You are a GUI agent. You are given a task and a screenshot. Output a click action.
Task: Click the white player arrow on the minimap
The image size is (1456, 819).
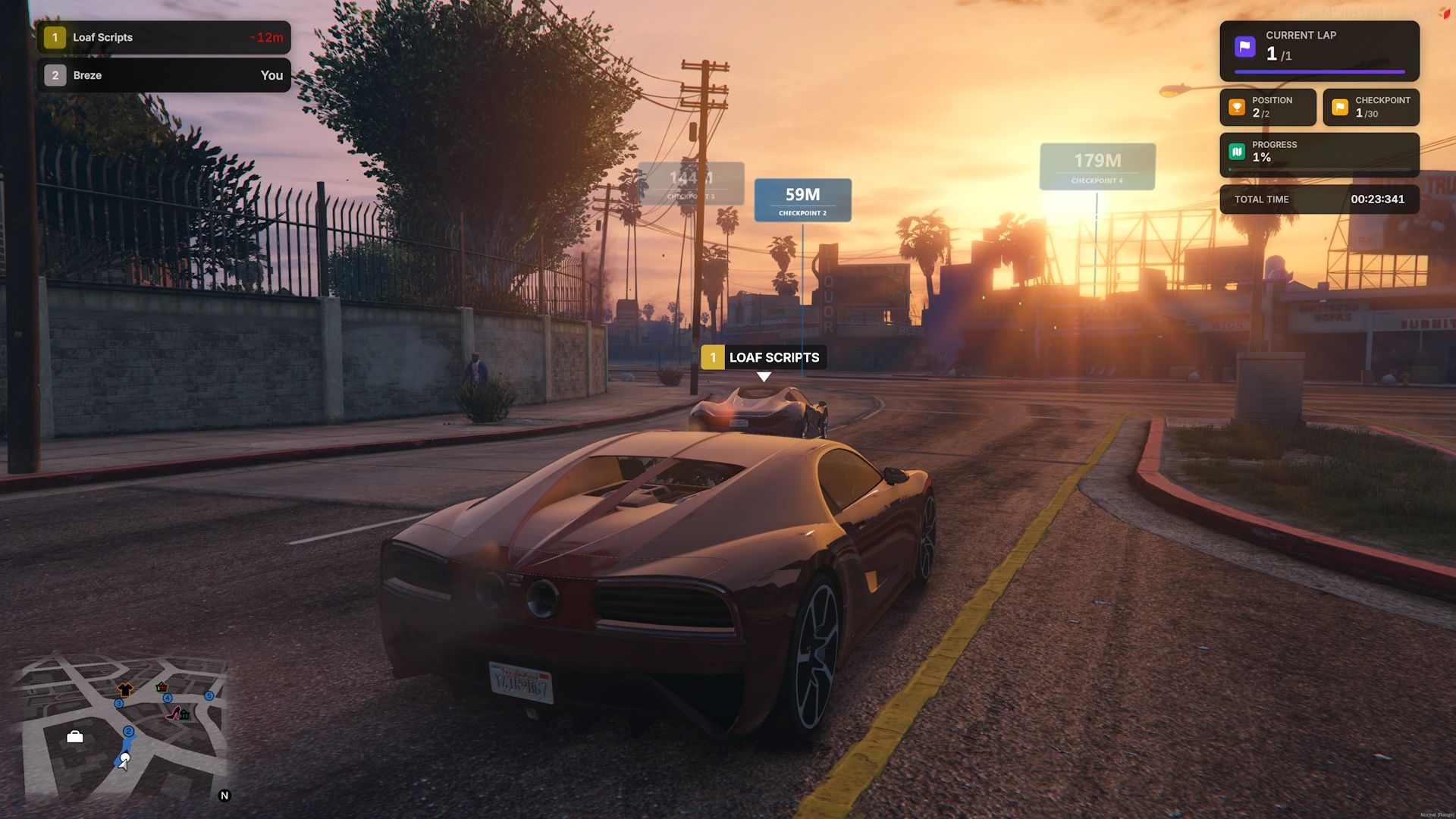[124, 760]
